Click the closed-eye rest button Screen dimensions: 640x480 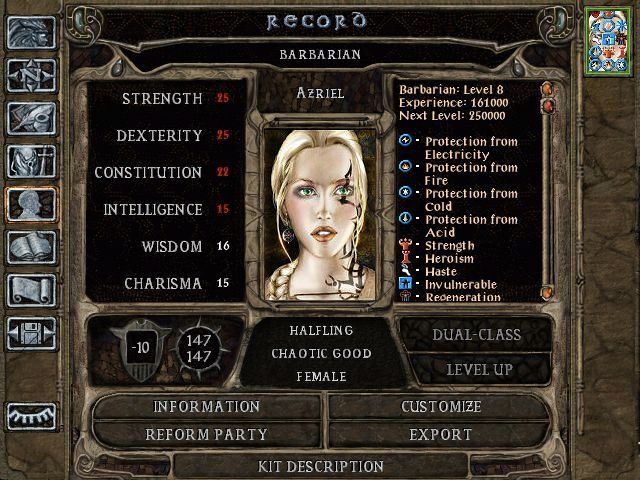31,415
